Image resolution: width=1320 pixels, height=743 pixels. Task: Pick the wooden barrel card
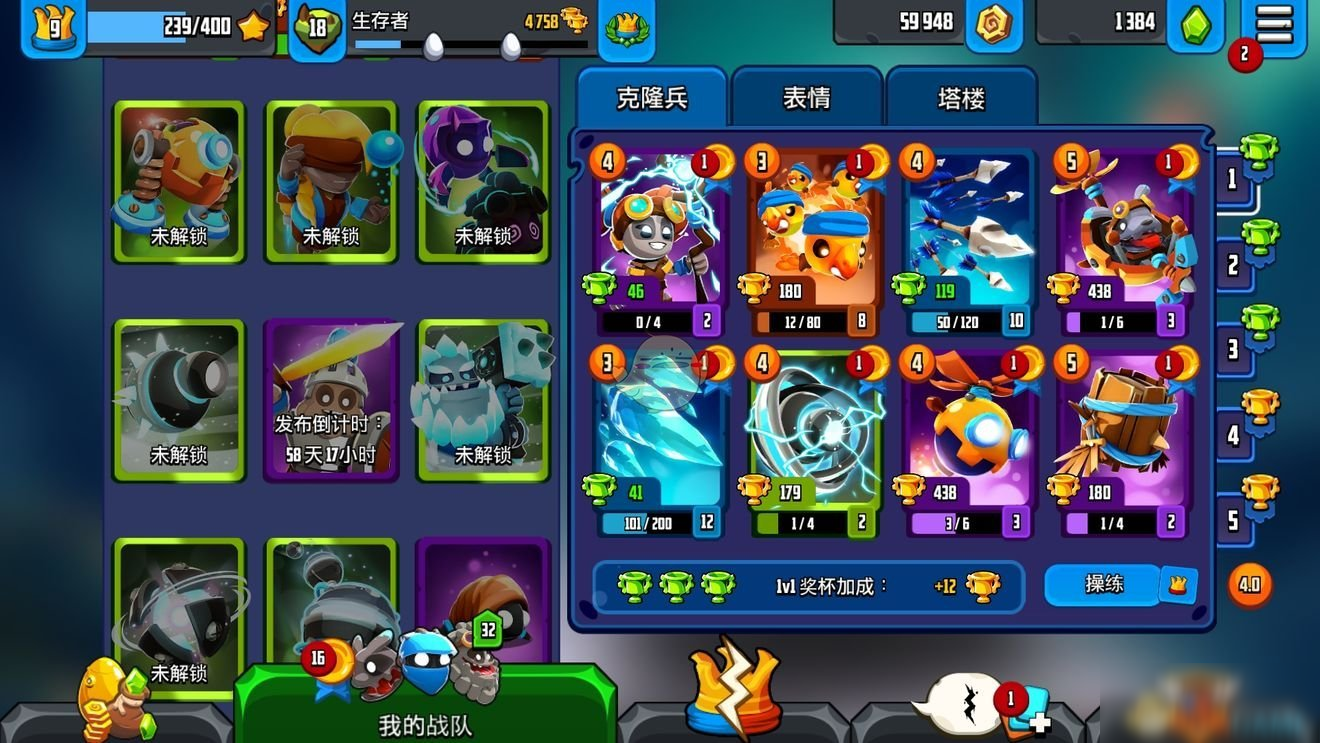point(1124,440)
